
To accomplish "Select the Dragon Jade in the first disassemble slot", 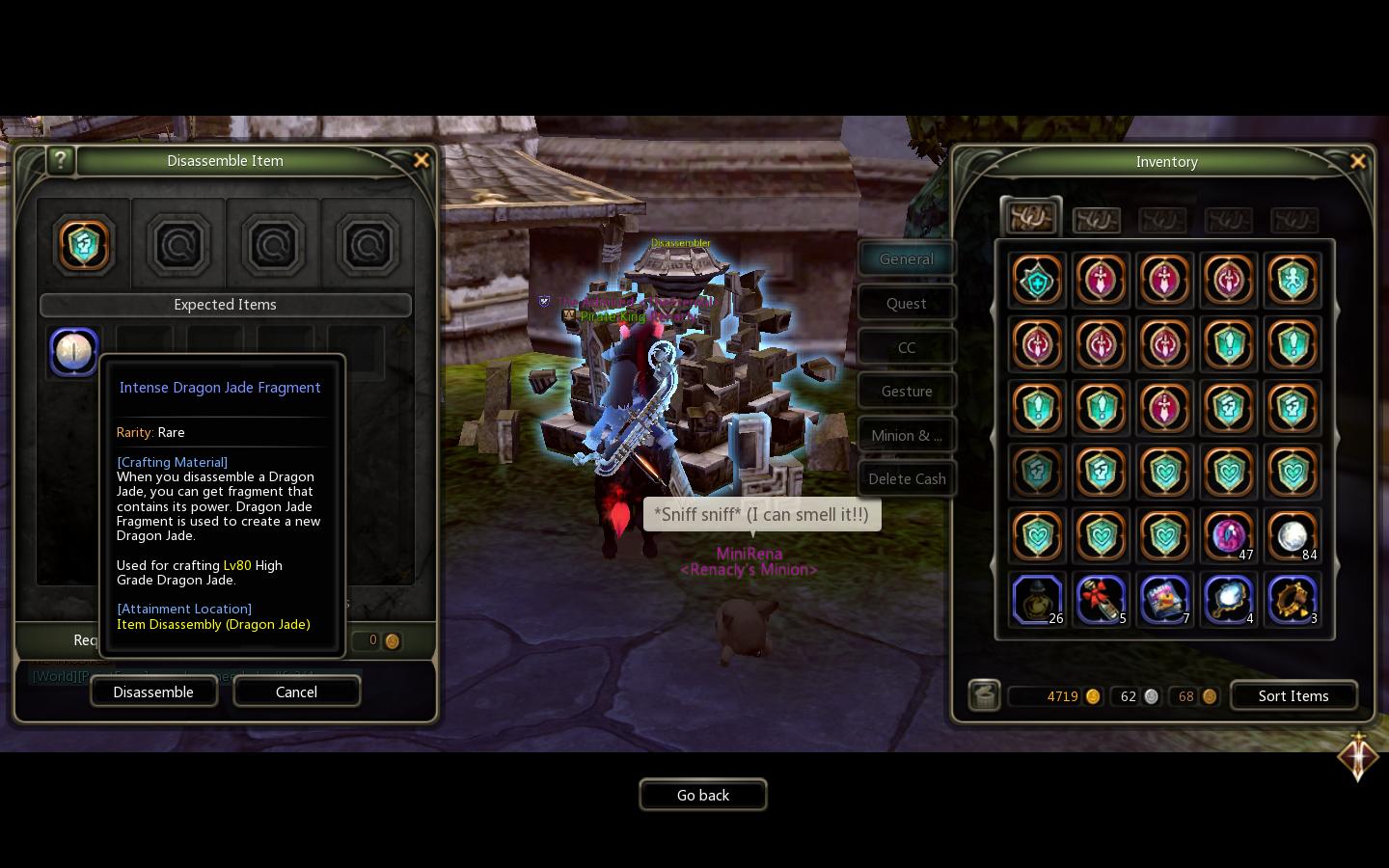I will coord(84,245).
